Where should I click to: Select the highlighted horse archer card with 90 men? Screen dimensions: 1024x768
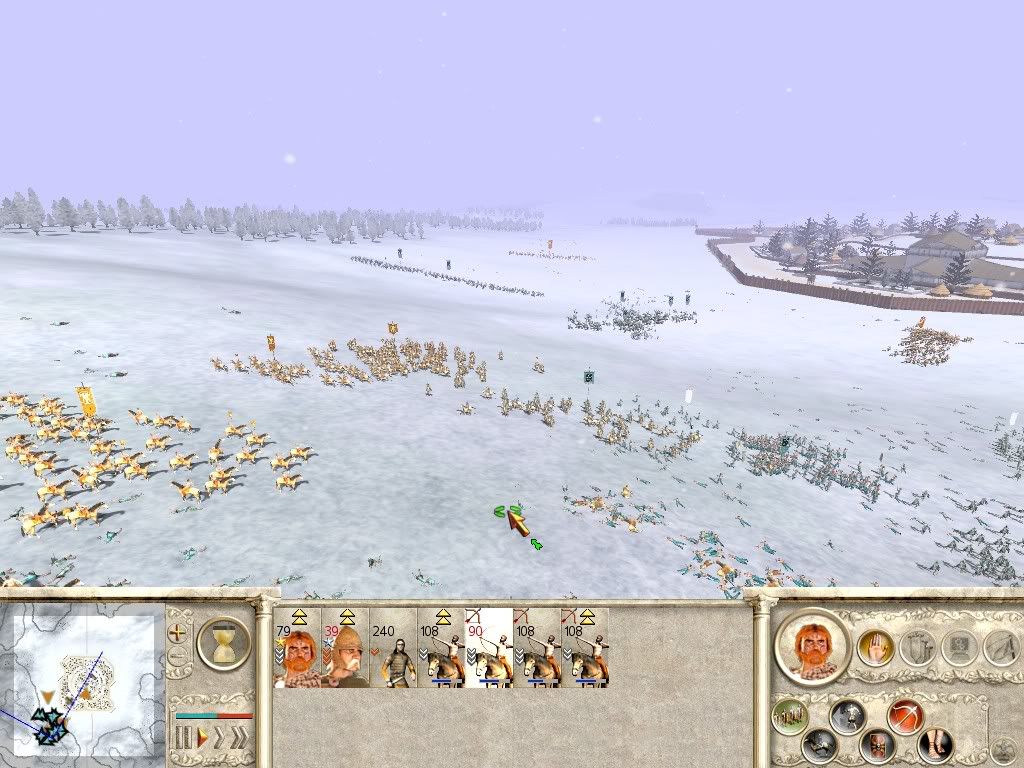tap(489, 650)
